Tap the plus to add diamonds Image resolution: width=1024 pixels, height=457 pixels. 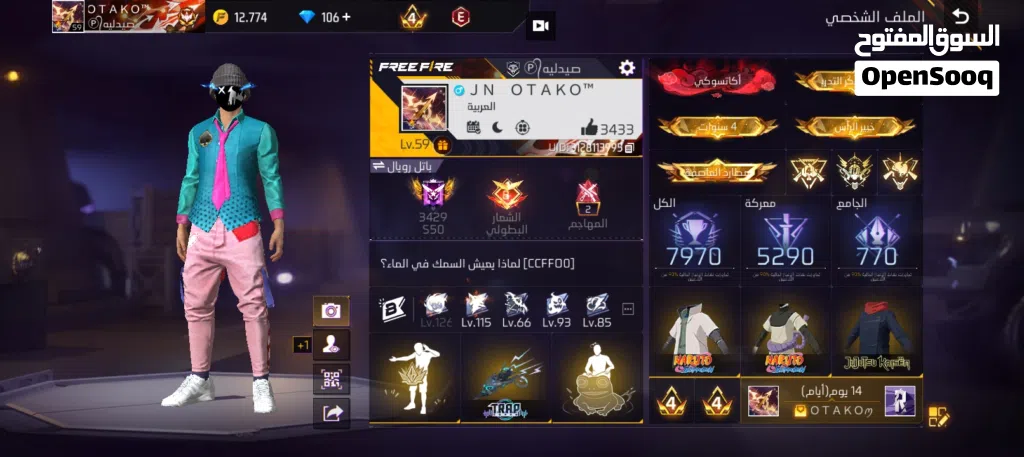tap(346, 17)
